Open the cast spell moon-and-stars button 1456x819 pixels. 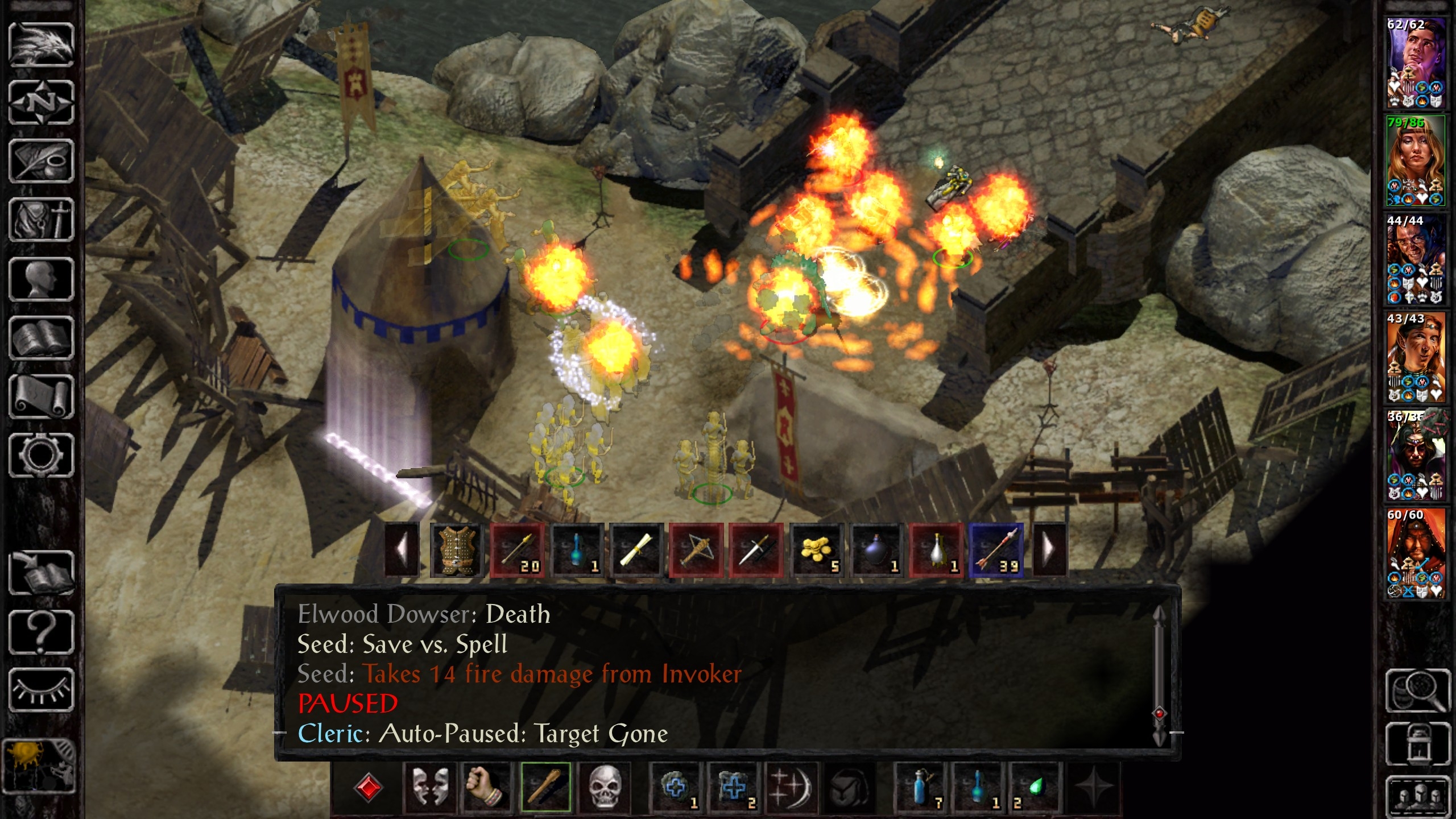click(791, 787)
